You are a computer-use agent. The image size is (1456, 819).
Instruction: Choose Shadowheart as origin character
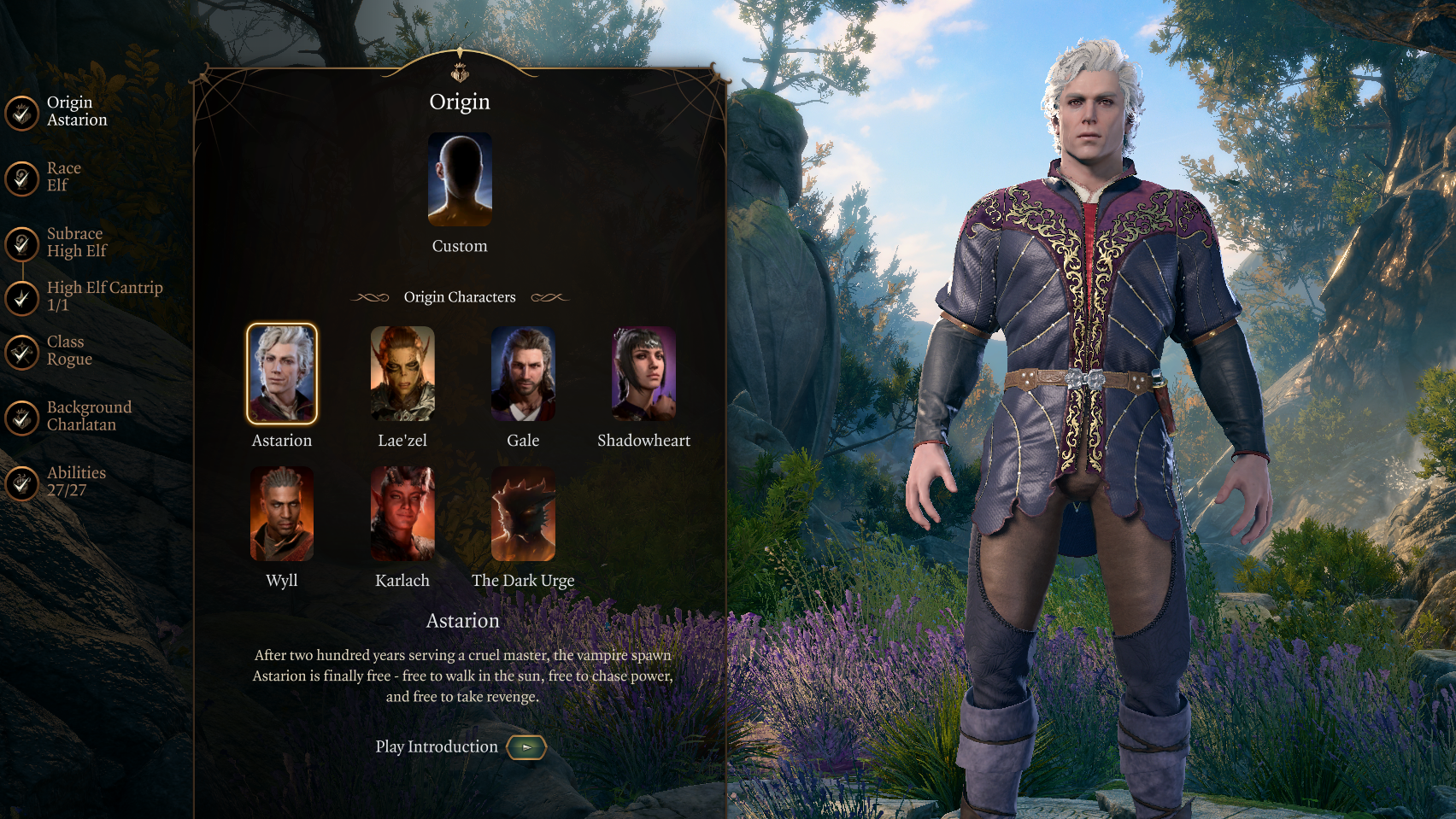[x=643, y=374]
